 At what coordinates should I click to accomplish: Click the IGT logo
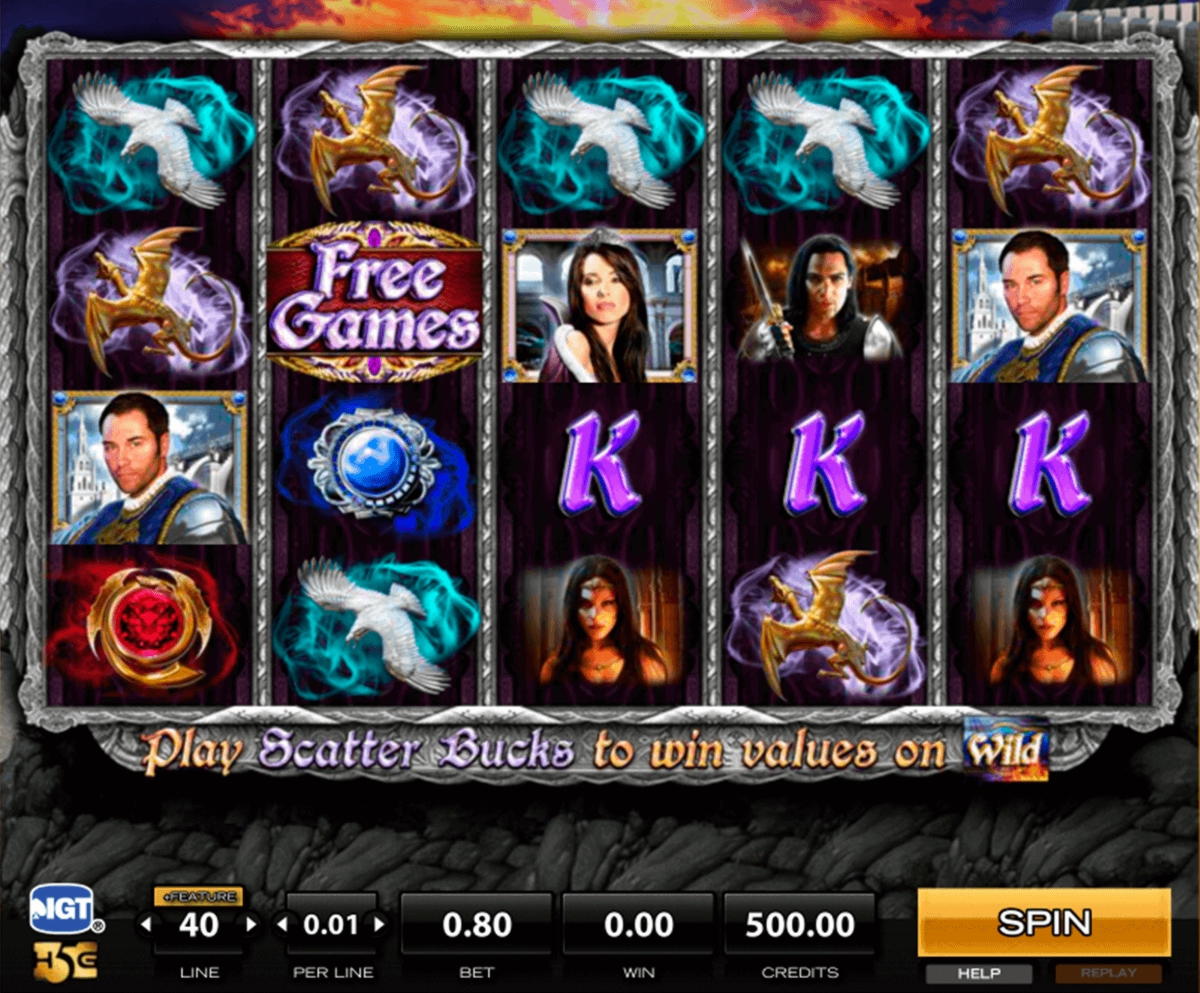click(62, 908)
